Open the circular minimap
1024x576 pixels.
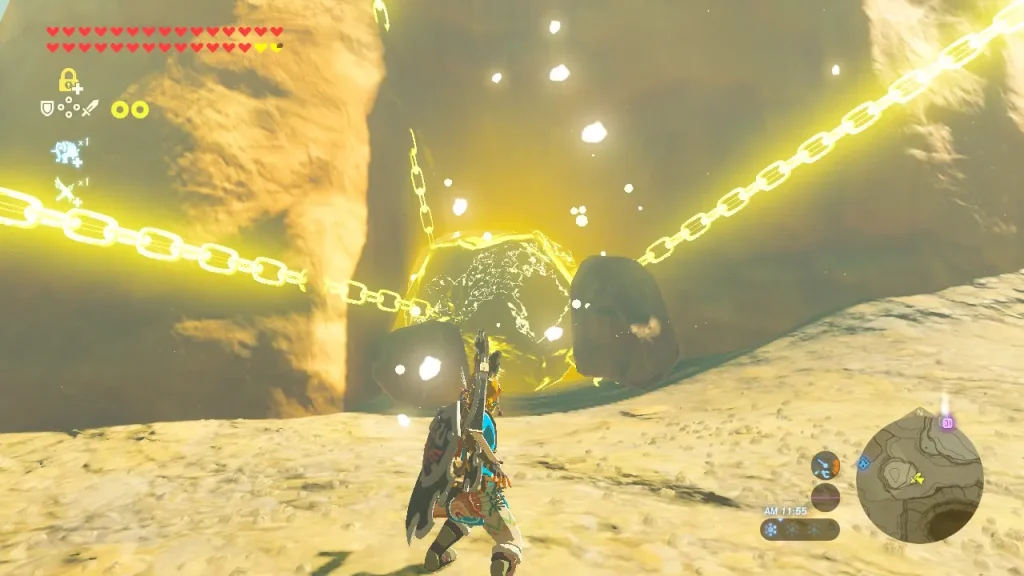919,475
